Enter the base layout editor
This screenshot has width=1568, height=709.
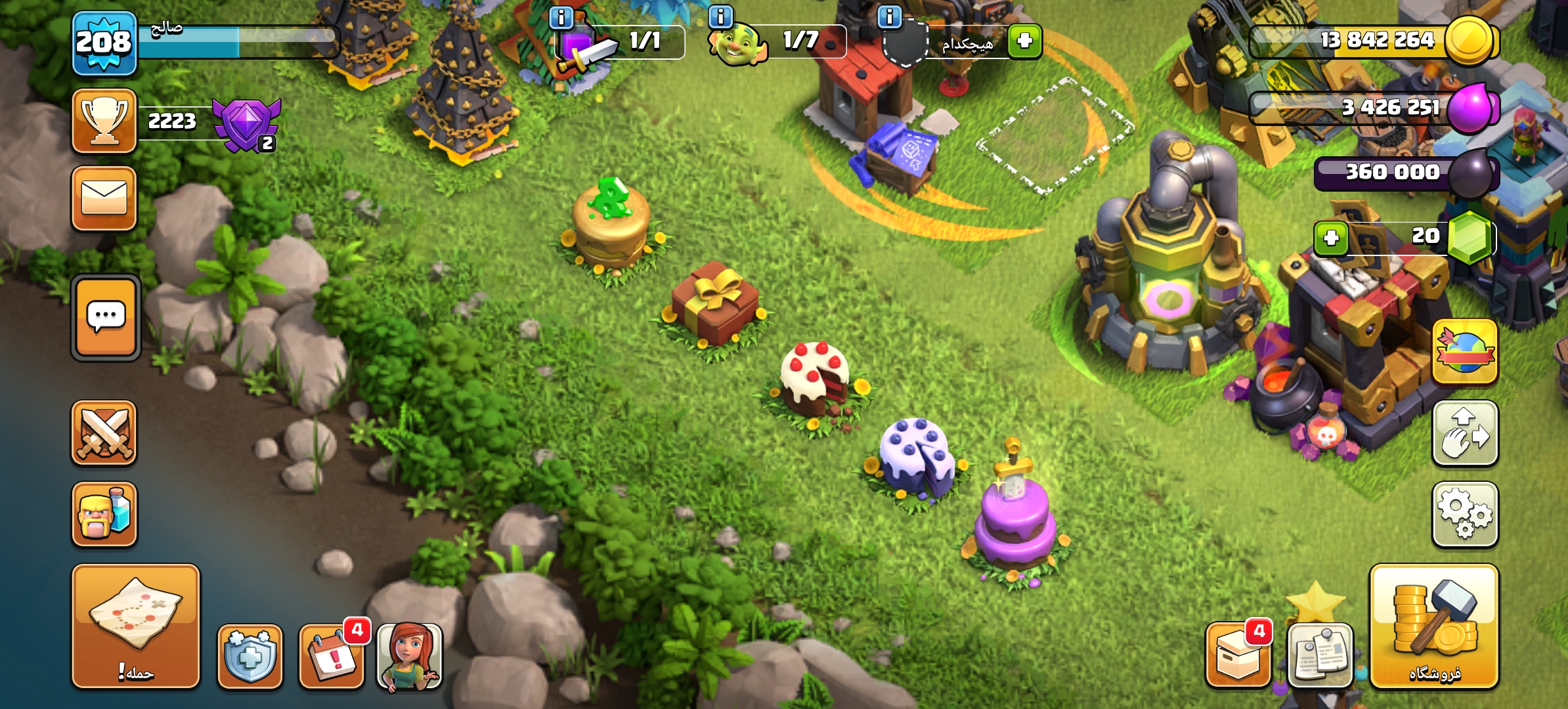[x=1465, y=433]
